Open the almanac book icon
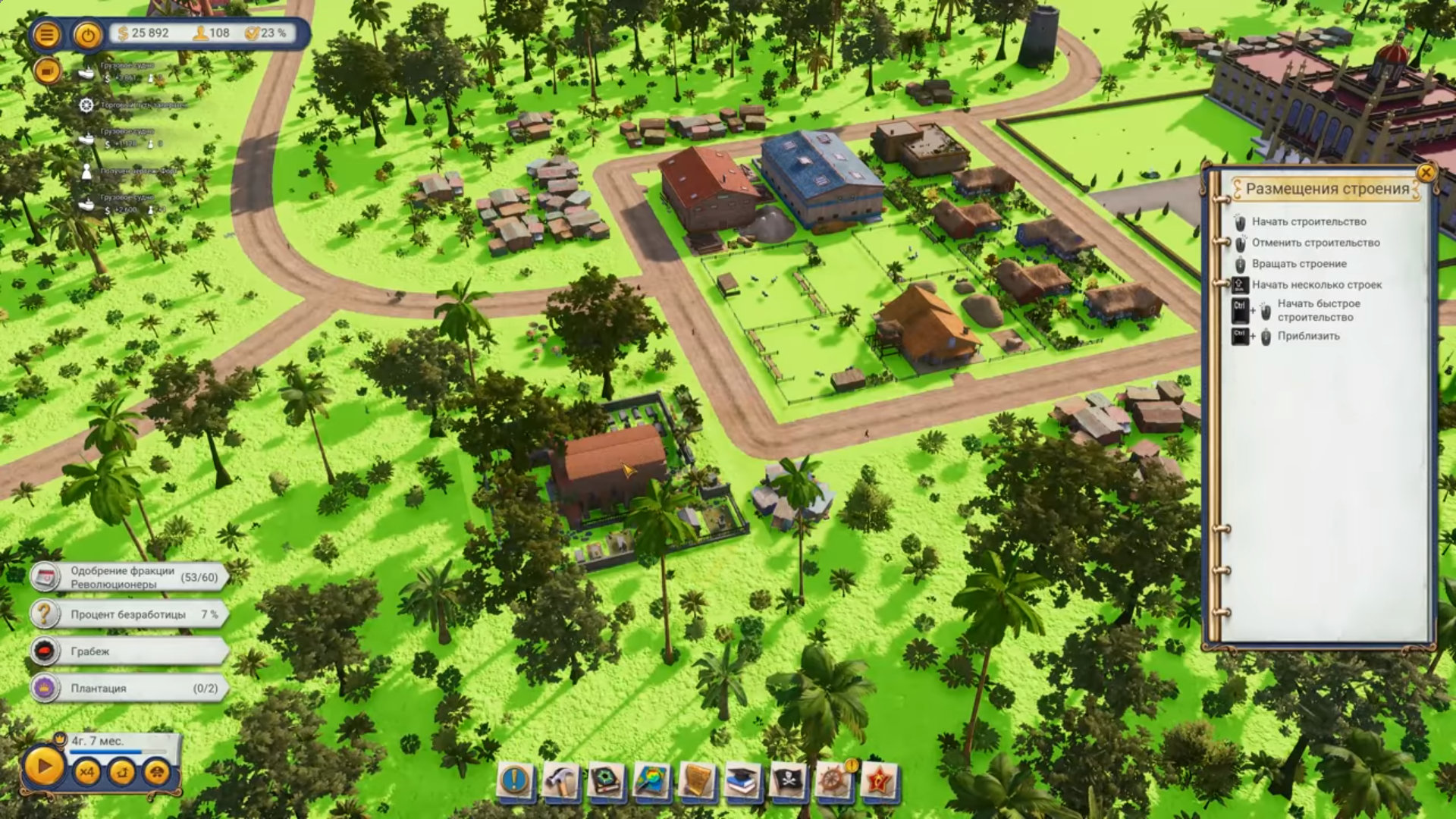The width and height of the screenshot is (1456, 819). click(x=607, y=780)
